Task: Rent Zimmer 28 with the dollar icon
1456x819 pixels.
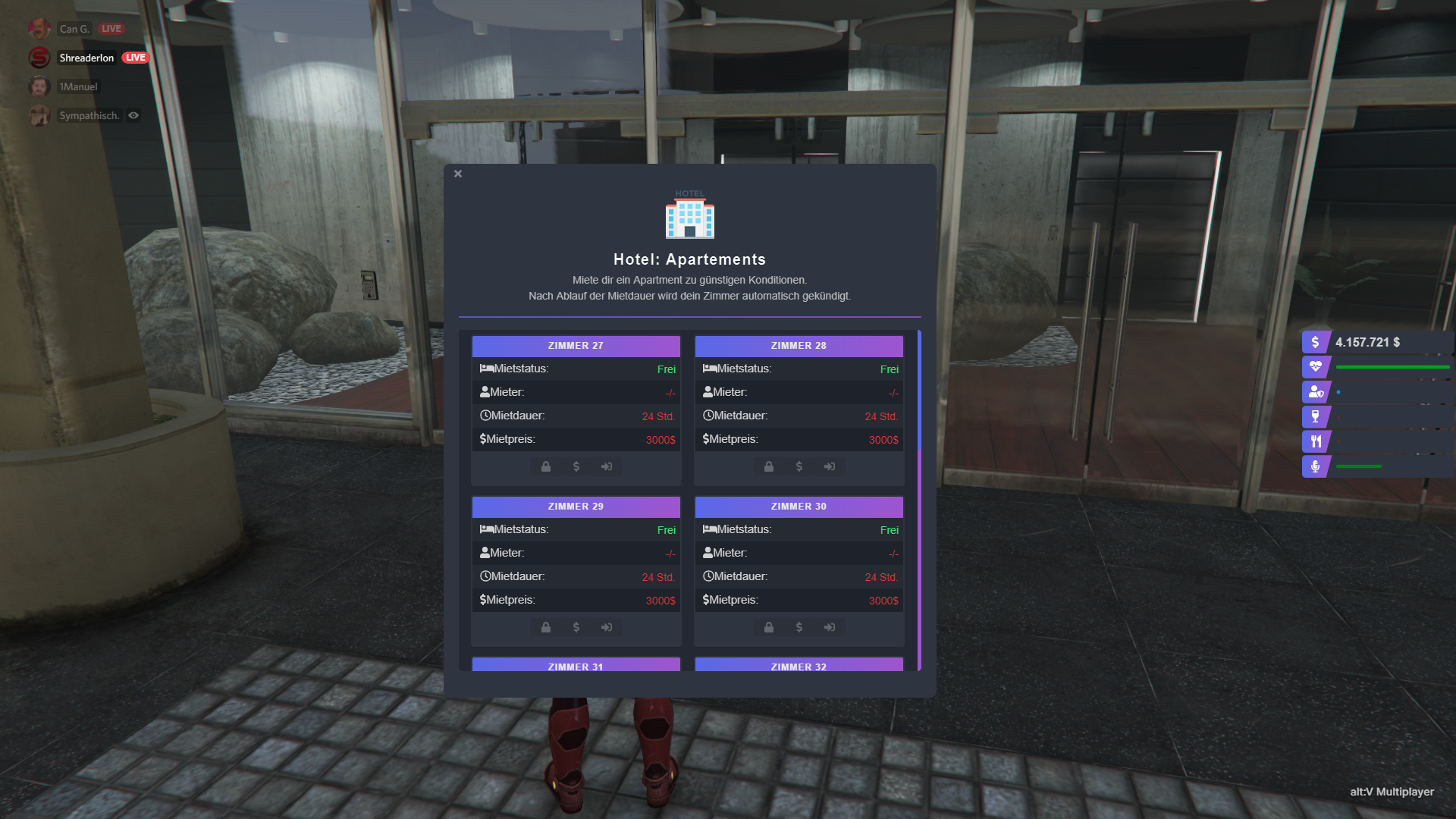Action: point(799,466)
